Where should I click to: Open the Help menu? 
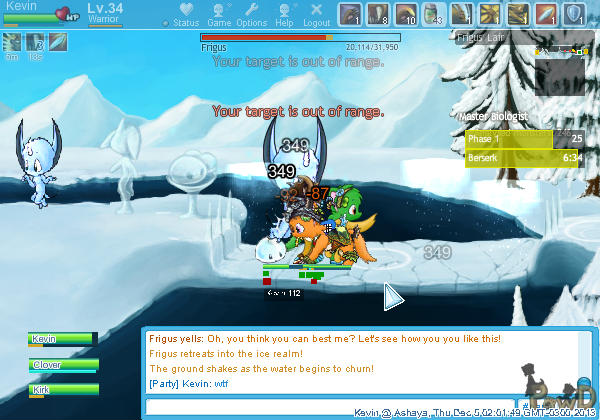coord(284,15)
